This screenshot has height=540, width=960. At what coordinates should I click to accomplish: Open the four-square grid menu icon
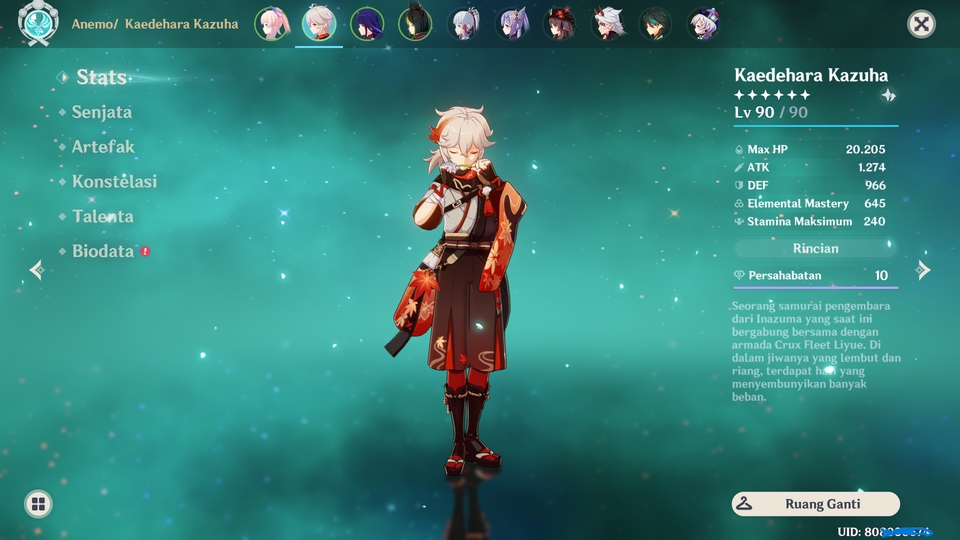pyautogui.click(x=38, y=504)
